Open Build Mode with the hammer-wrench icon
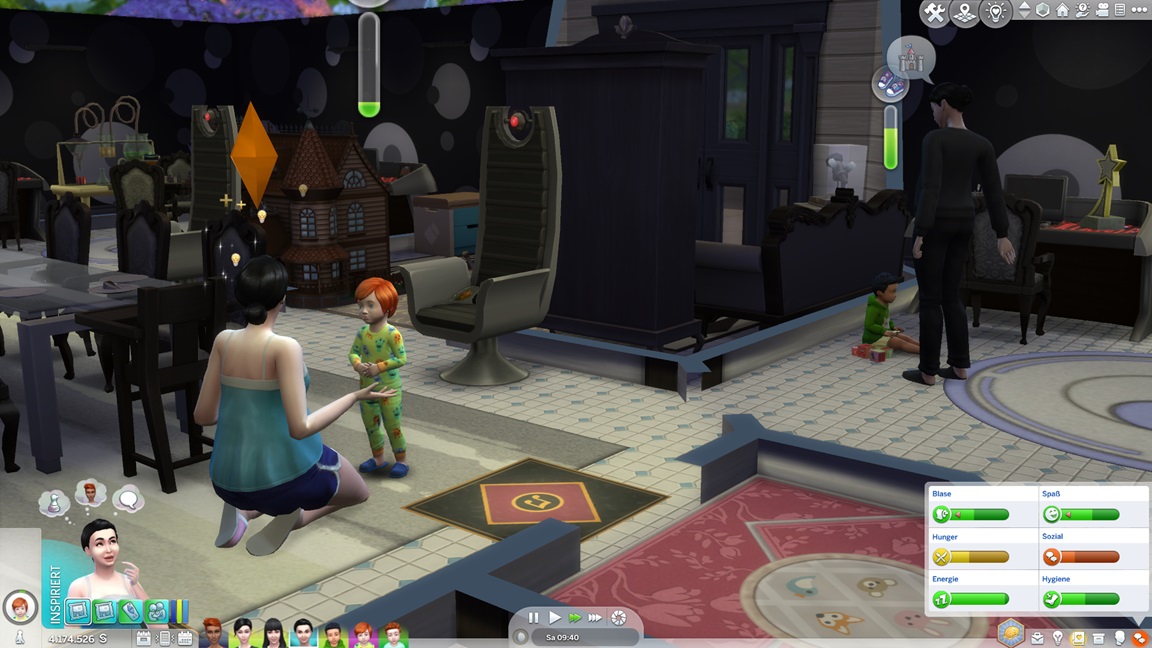Screen dimensions: 1152x648 [934, 13]
